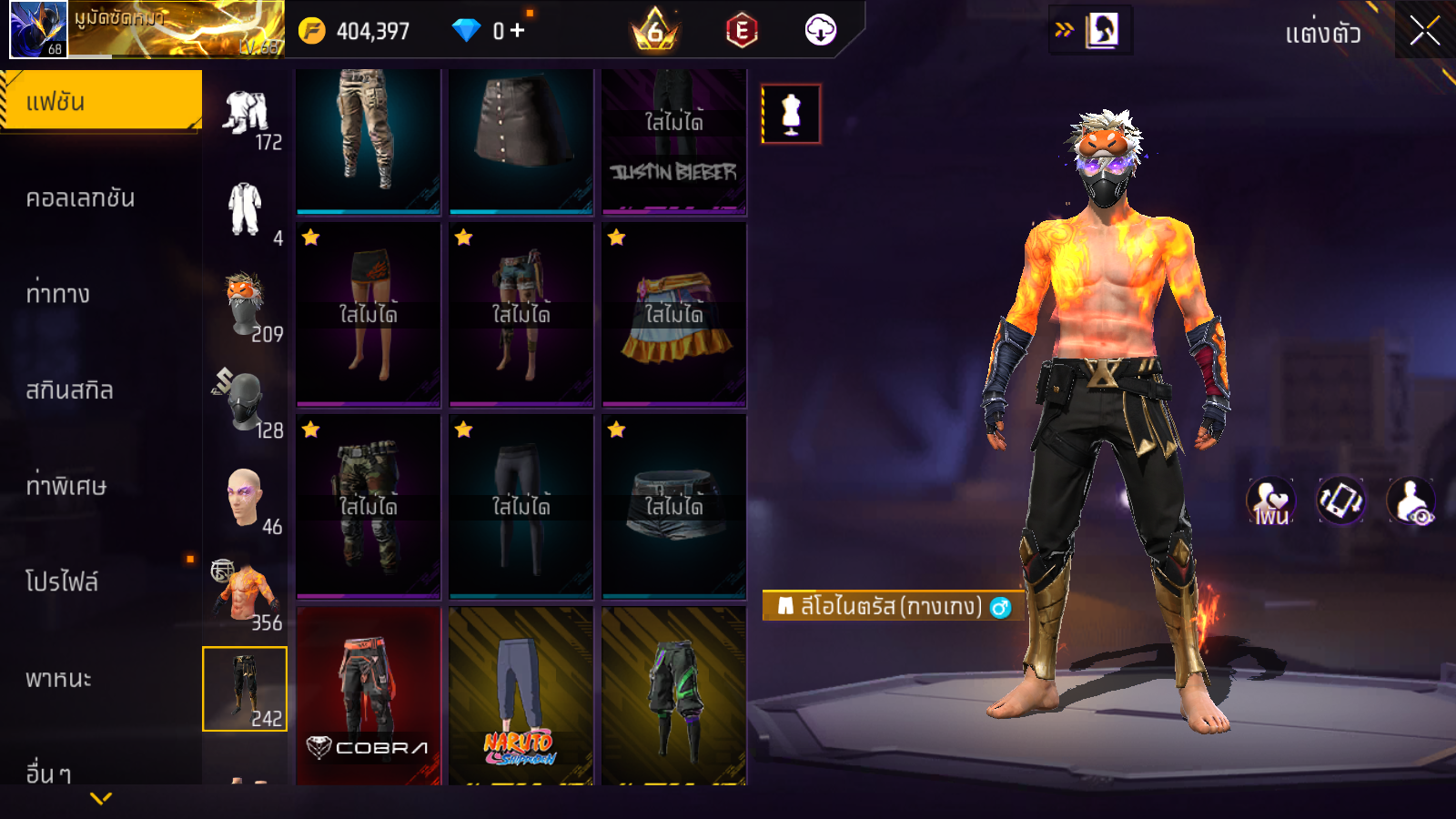The width and height of the screenshot is (1456, 819).
Task: Tap the red E hexagon badge icon
Action: pyautogui.click(x=742, y=31)
